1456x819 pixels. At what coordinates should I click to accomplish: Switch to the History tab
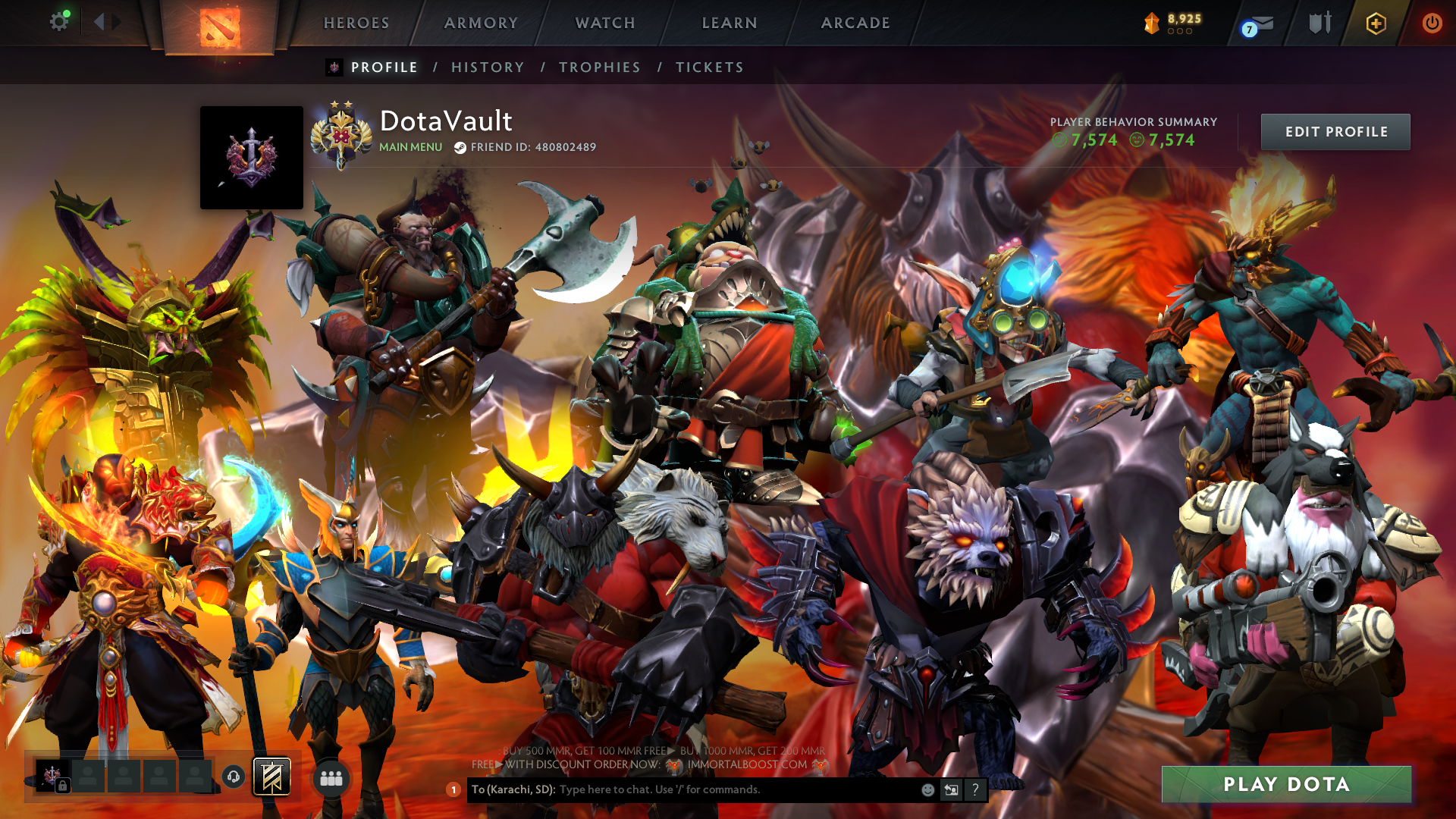488,67
